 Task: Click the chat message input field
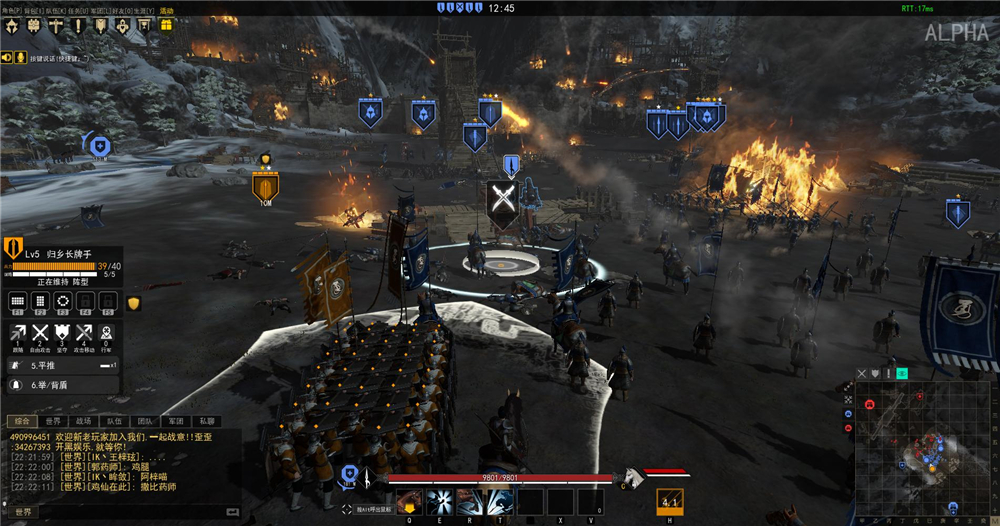pos(130,511)
